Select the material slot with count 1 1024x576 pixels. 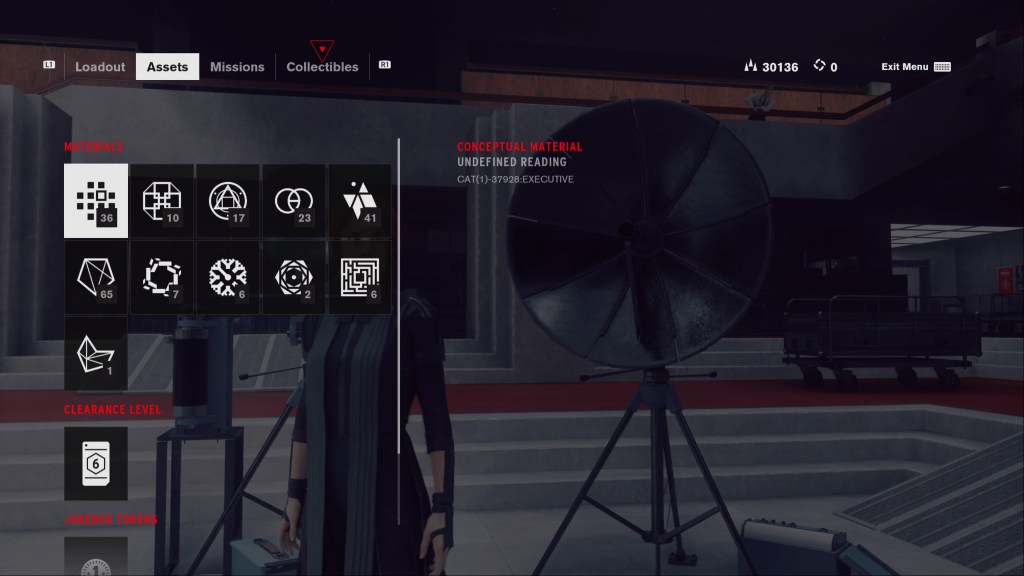(x=96, y=353)
